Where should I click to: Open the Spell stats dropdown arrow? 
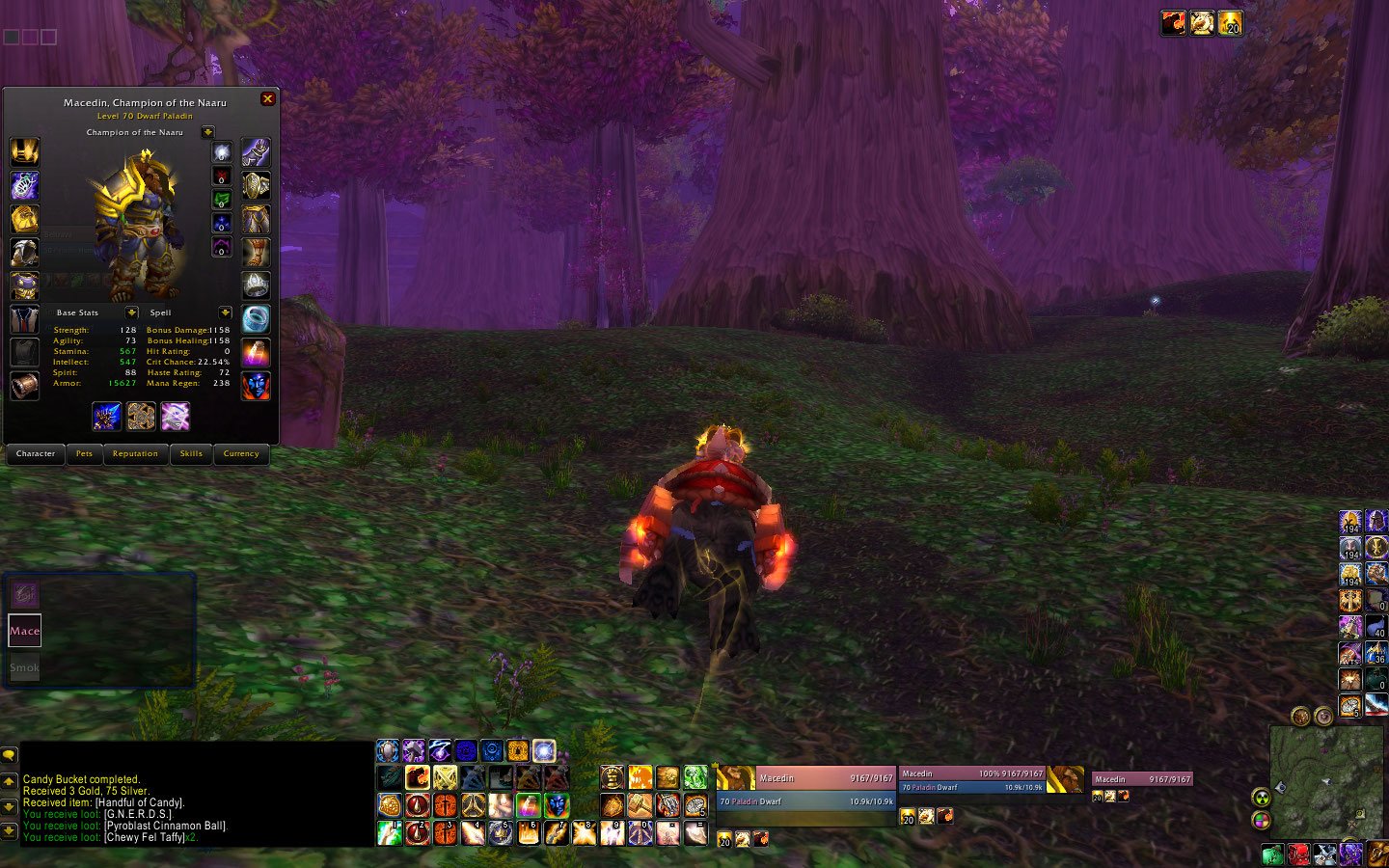click(225, 312)
